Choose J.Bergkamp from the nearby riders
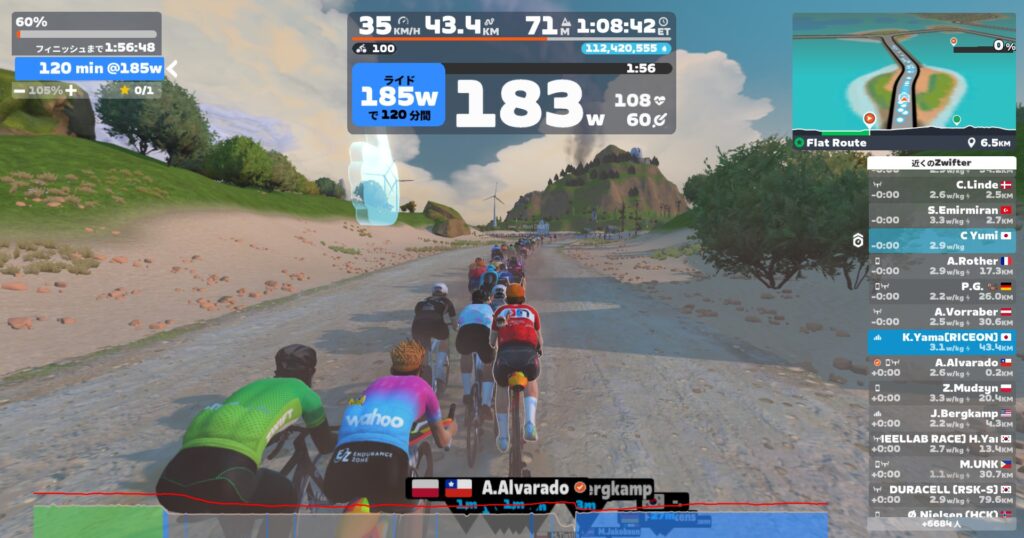The width and height of the screenshot is (1024, 538). (x=941, y=418)
